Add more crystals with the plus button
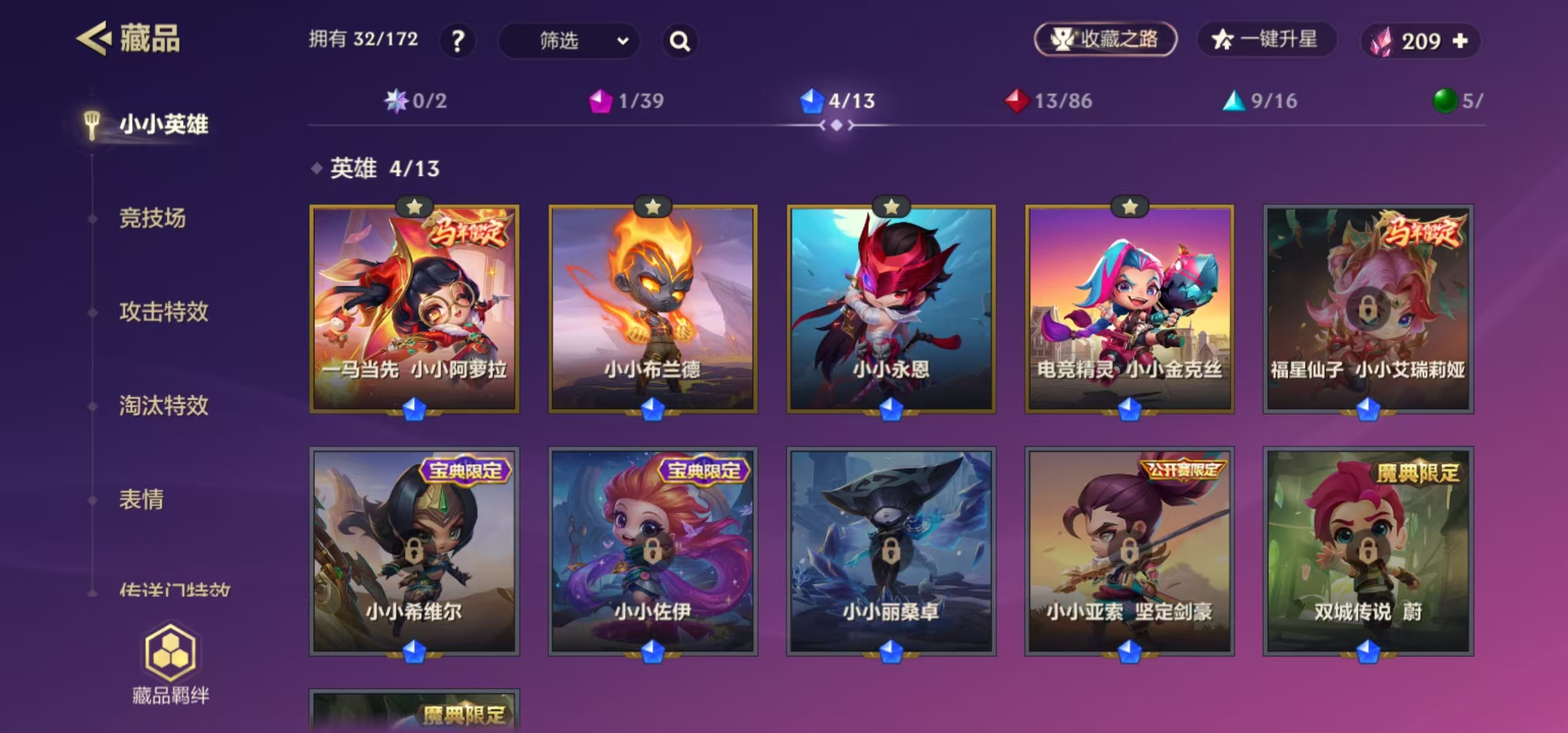 (1460, 41)
